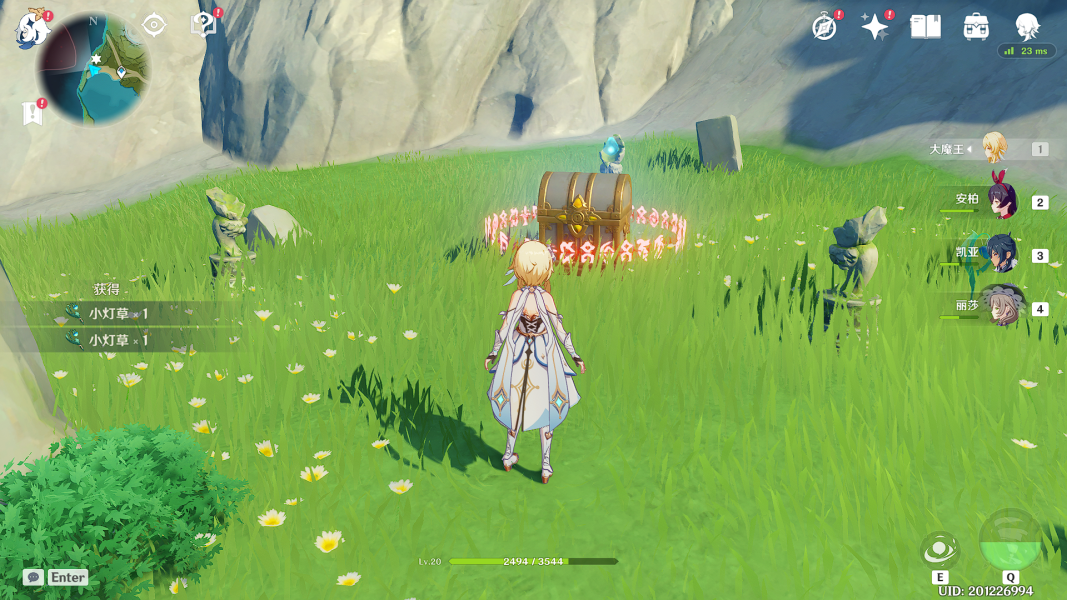Switch to party member 安柏
Screen dimensions: 1067x600
(x=1001, y=200)
